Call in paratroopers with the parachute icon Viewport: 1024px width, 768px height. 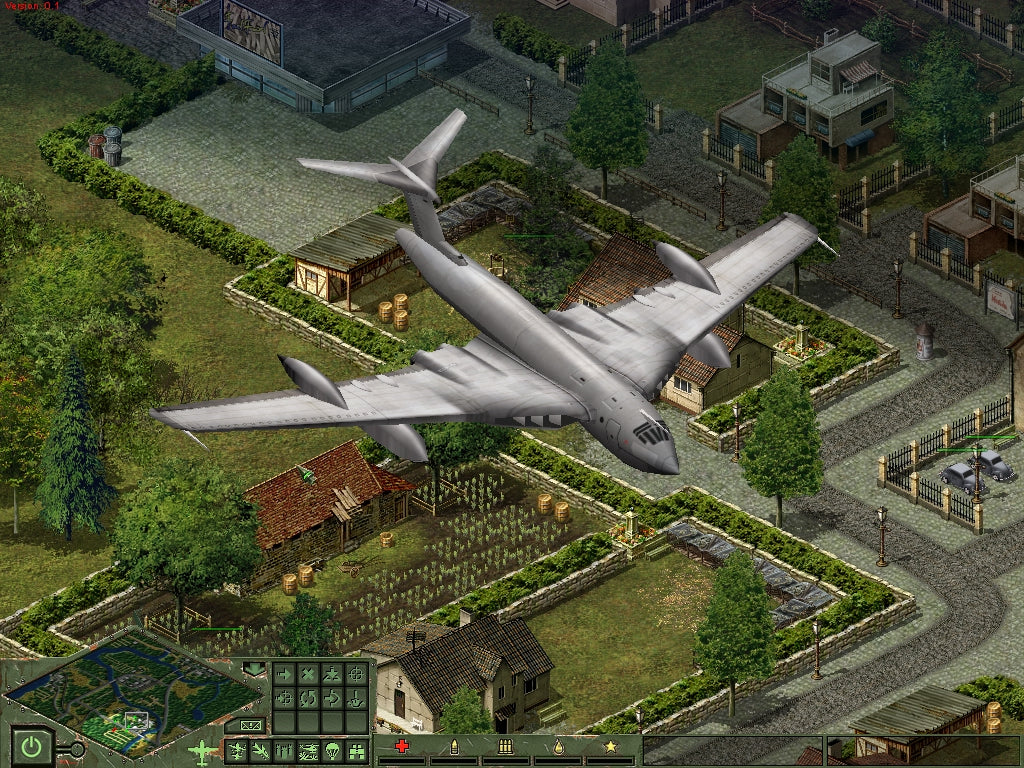click(332, 751)
